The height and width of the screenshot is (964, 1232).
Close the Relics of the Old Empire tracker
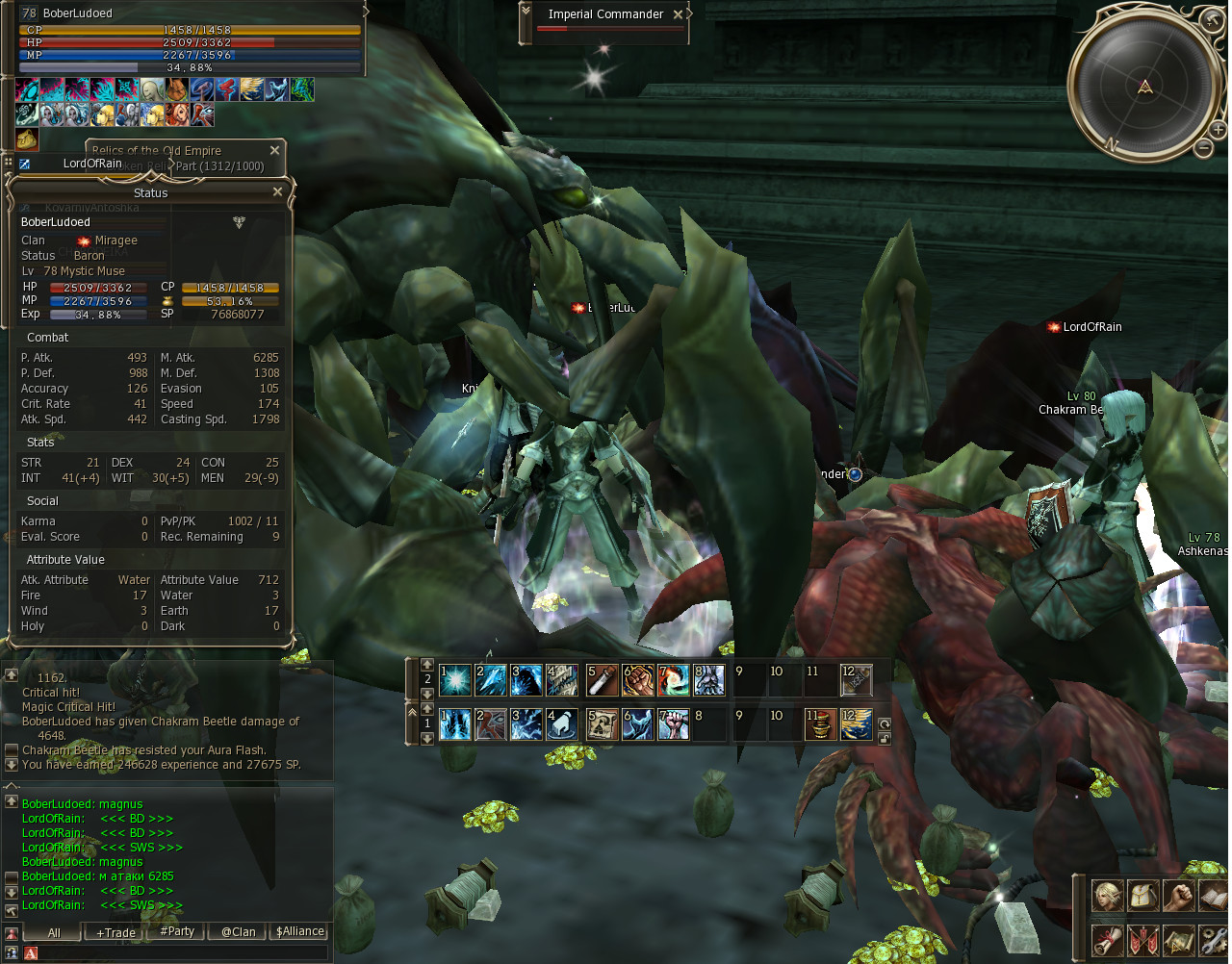coord(274,151)
